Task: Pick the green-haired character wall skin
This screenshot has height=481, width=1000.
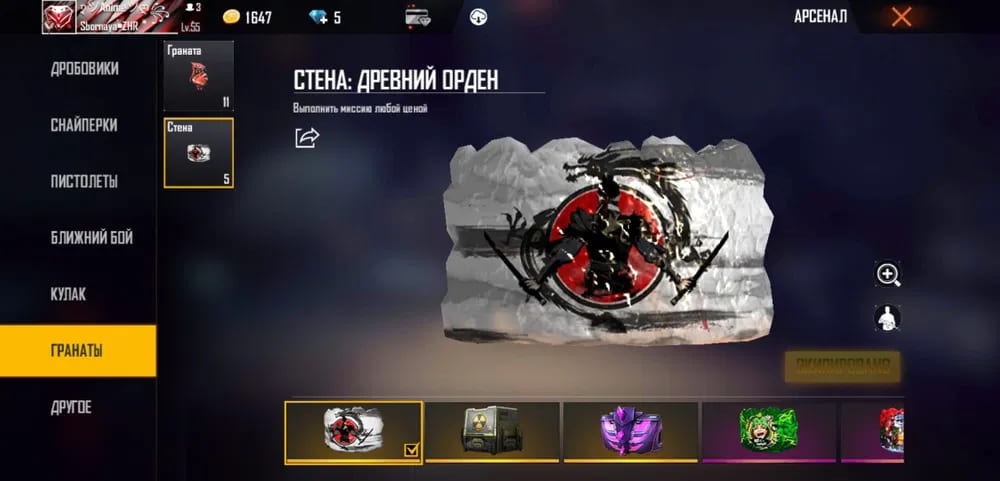Action: click(x=768, y=431)
